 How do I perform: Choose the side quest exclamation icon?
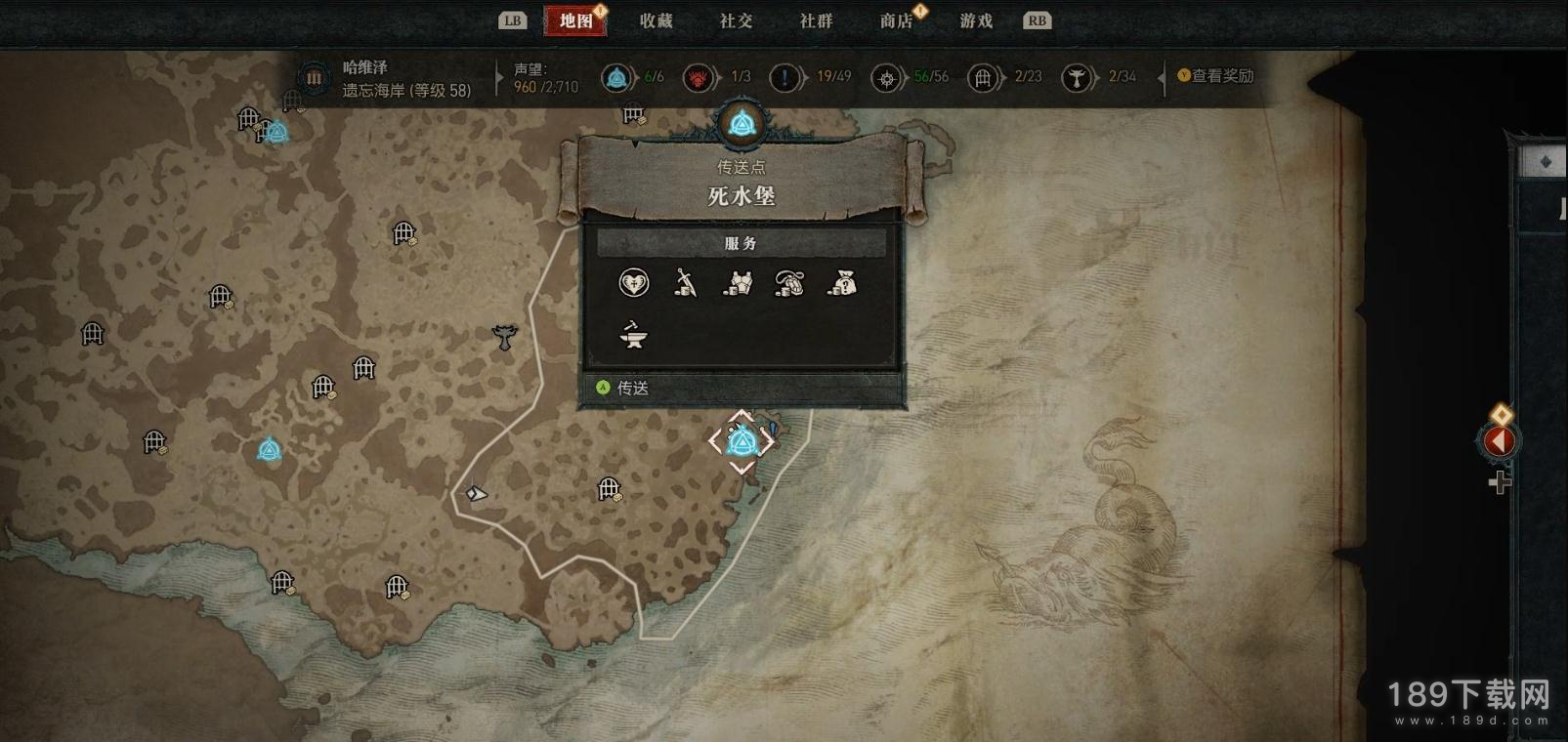point(784,77)
